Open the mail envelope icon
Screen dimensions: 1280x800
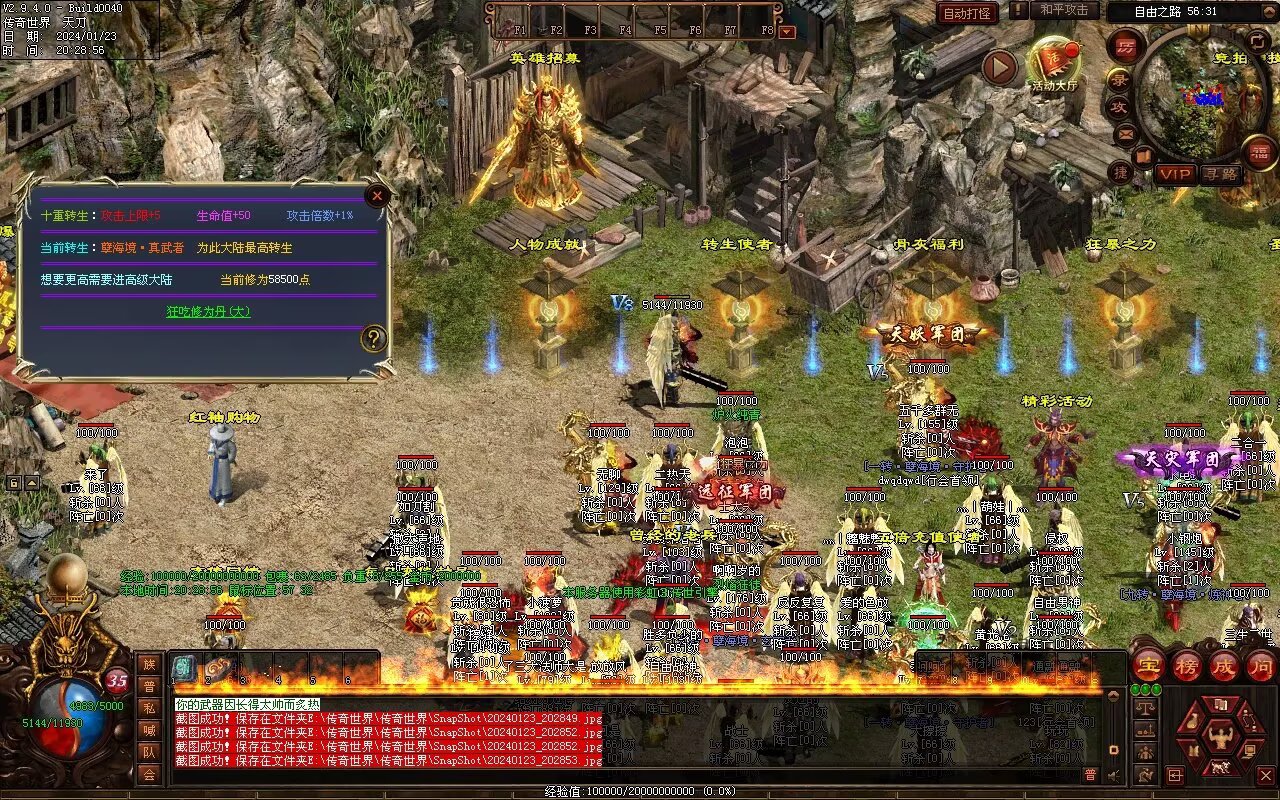(x=1126, y=133)
